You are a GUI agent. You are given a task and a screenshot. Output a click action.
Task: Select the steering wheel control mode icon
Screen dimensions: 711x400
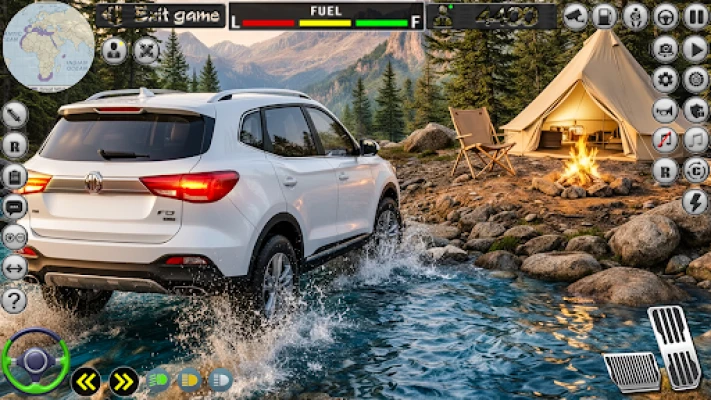pos(665,16)
